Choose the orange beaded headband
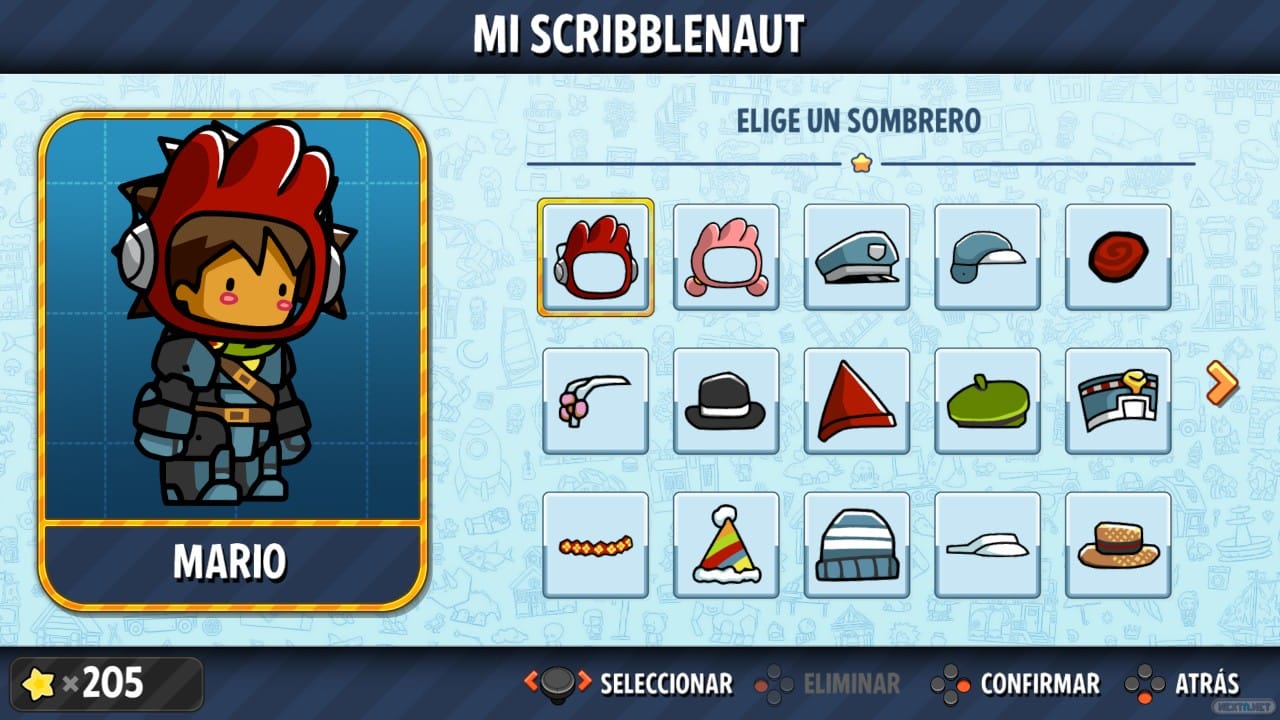1280x720 pixels. 595,545
